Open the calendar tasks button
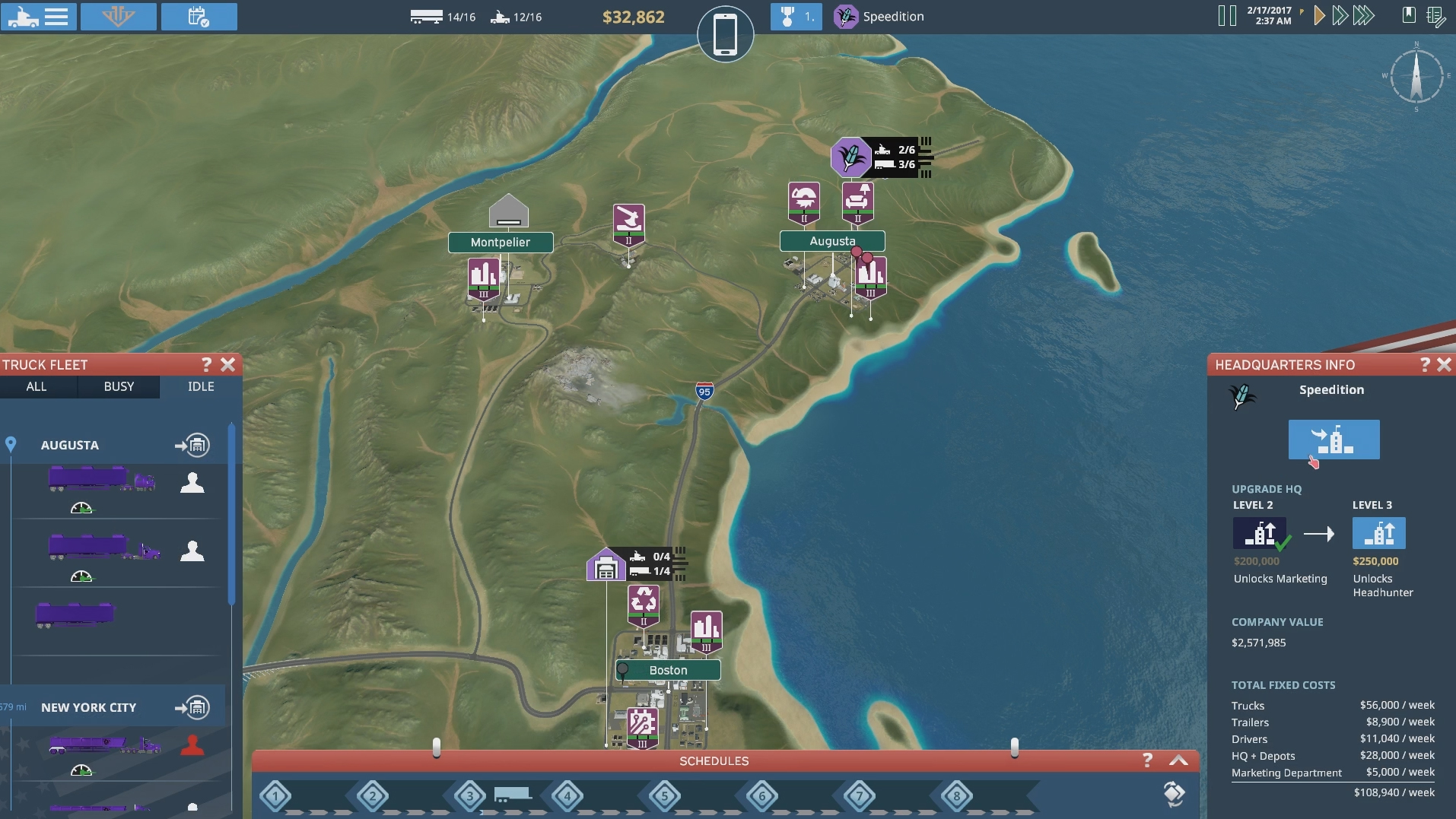The height and width of the screenshot is (819, 1456). 199,16
